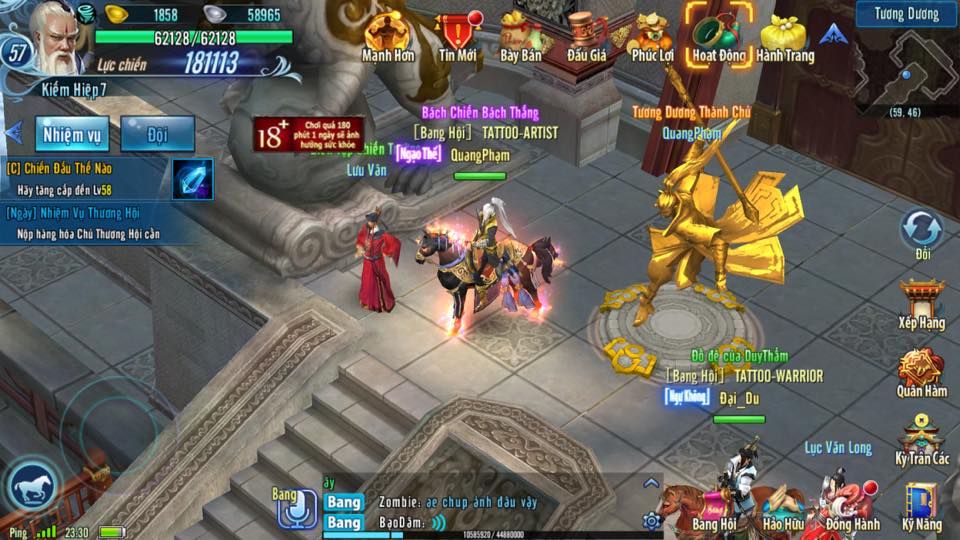Toggle the horse mount button

click(33, 487)
